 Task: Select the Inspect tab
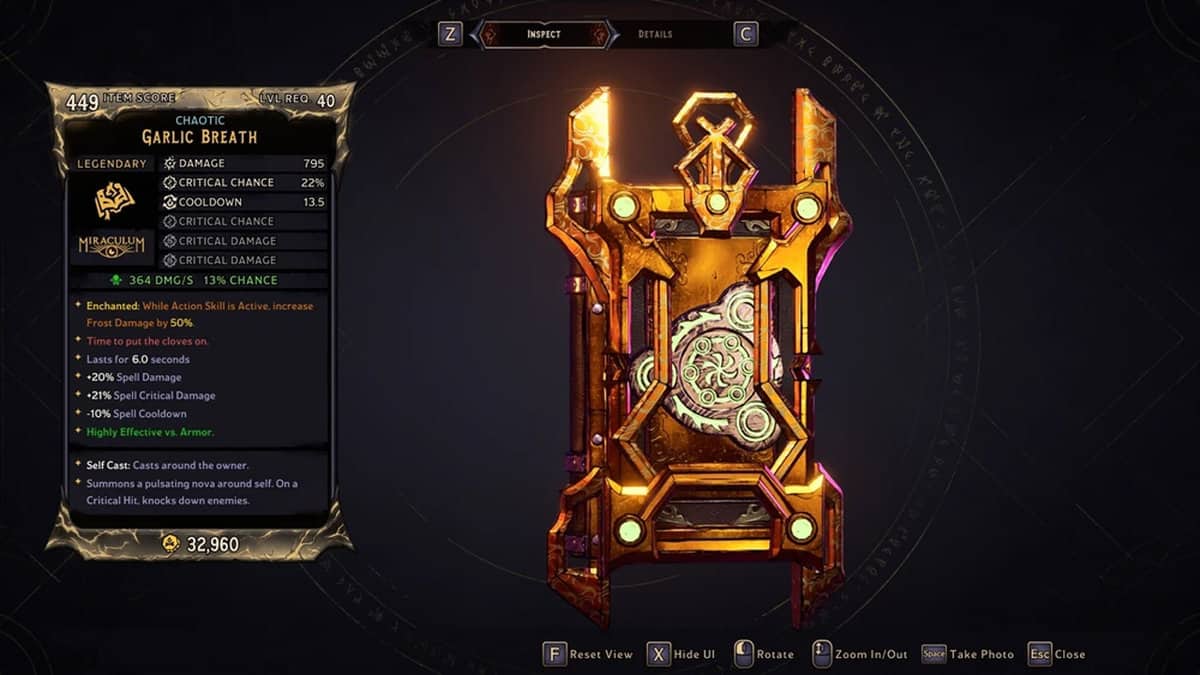pyautogui.click(x=544, y=35)
